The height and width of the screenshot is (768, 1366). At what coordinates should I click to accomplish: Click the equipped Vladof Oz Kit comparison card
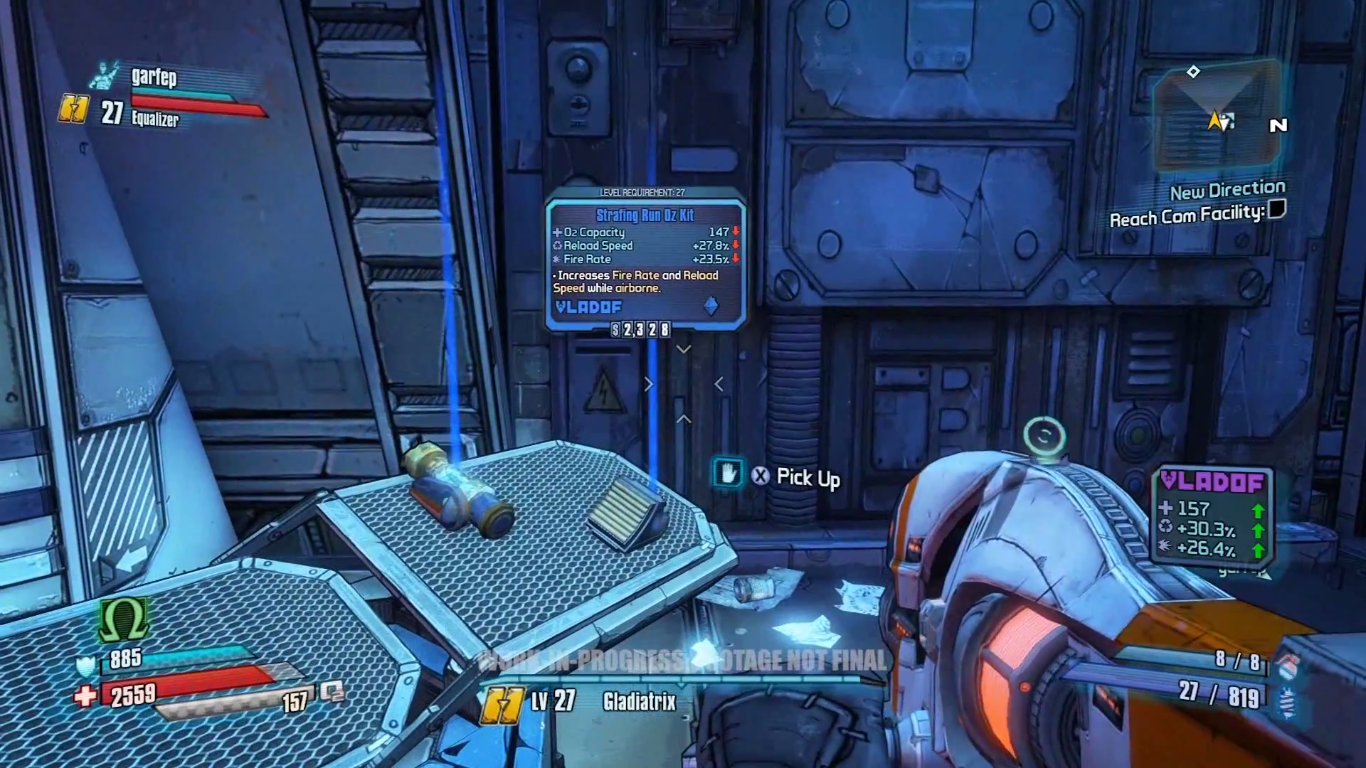[1212, 517]
